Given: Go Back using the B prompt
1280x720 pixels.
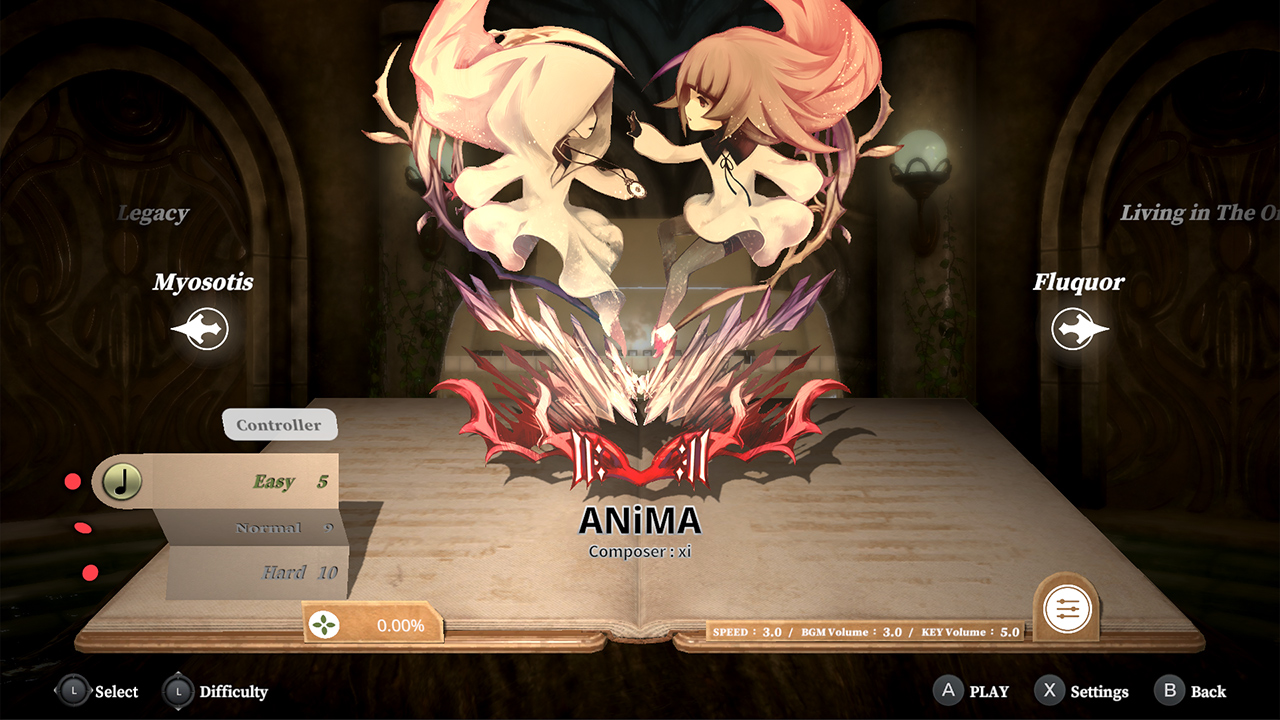Looking at the screenshot, I should [x=1168, y=691].
